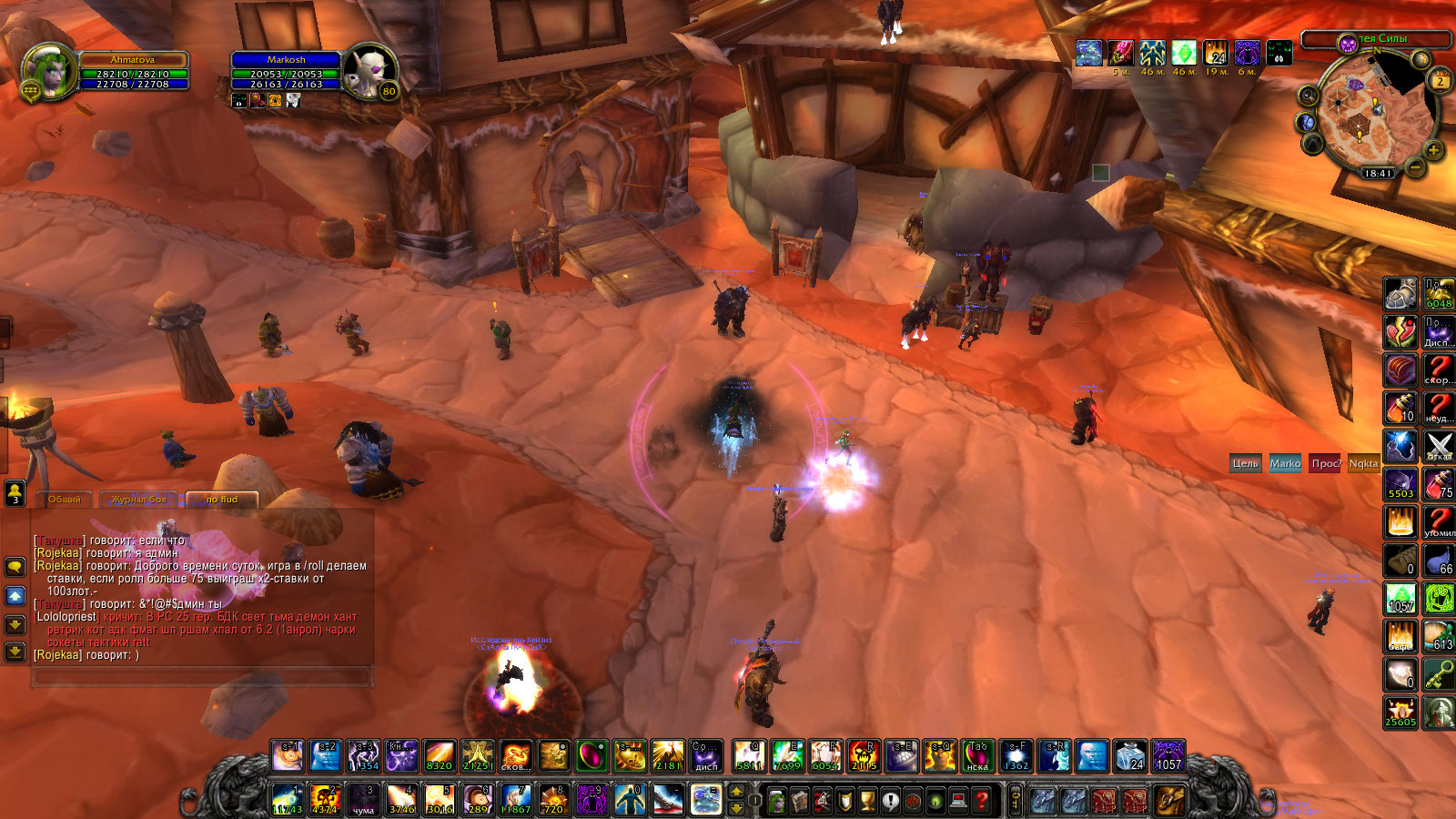The height and width of the screenshot is (819, 1456).
Task: Zoom out the minimap with the minus button
Action: [x=1416, y=167]
